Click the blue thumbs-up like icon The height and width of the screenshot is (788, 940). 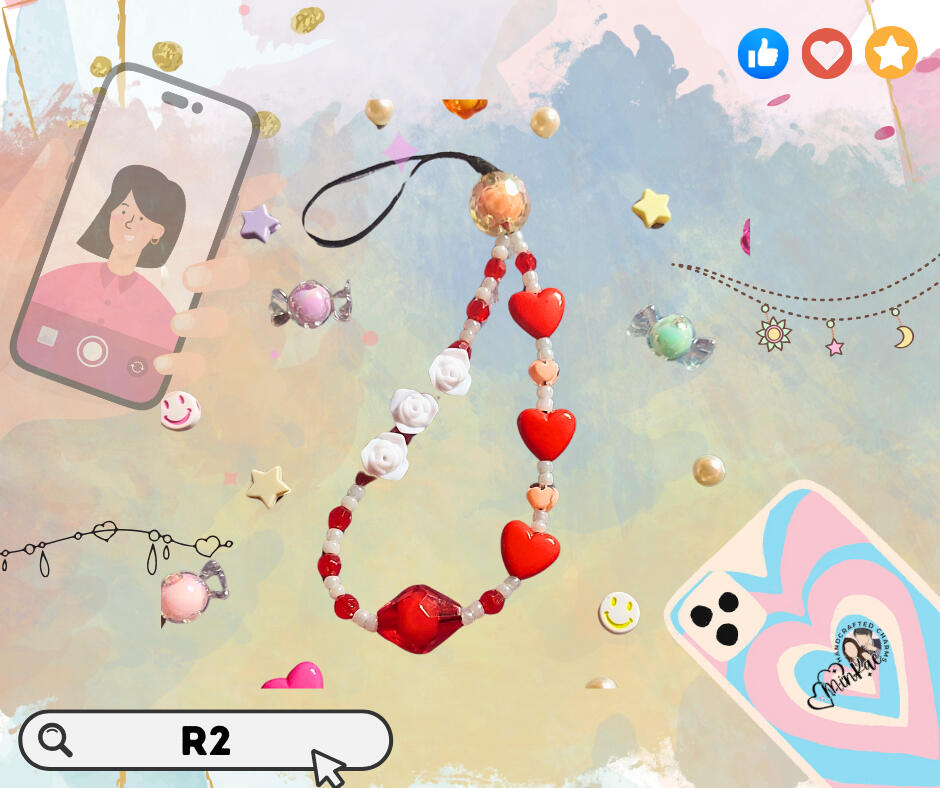pos(763,53)
